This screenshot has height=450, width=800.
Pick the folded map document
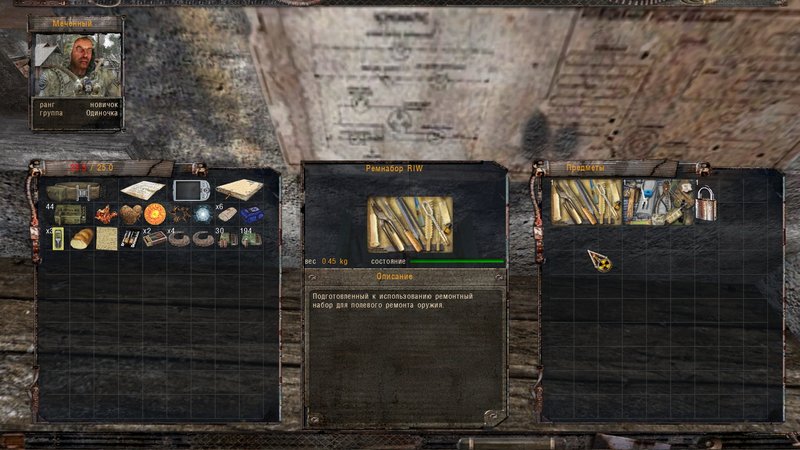tap(141, 190)
